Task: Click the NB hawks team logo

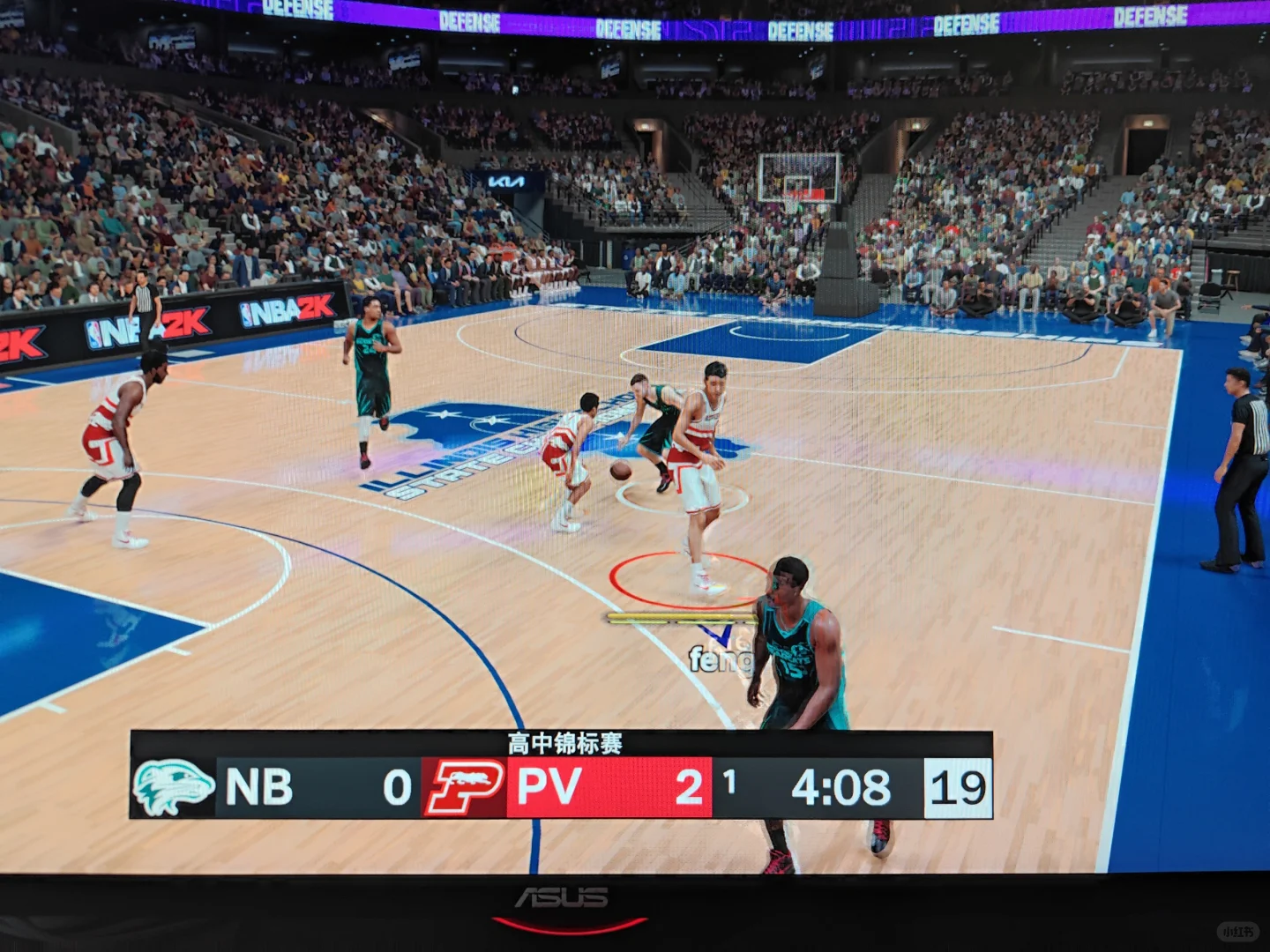Action: (x=173, y=787)
